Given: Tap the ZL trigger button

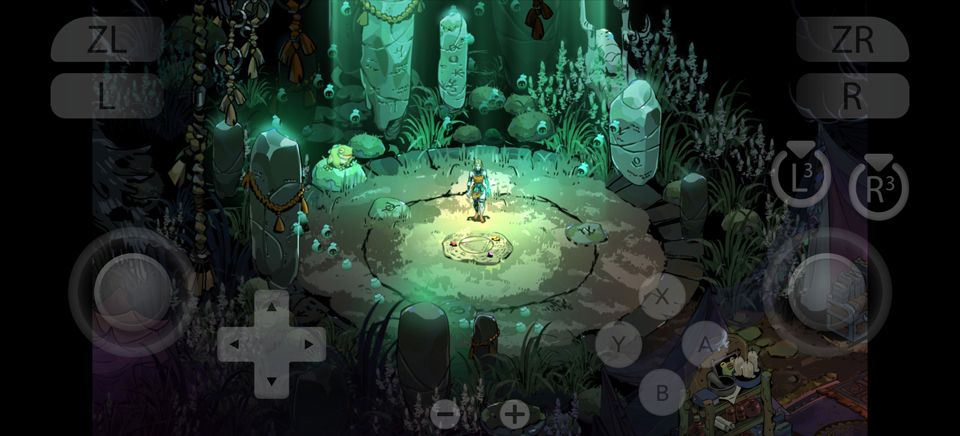Looking at the screenshot, I should tap(107, 39).
